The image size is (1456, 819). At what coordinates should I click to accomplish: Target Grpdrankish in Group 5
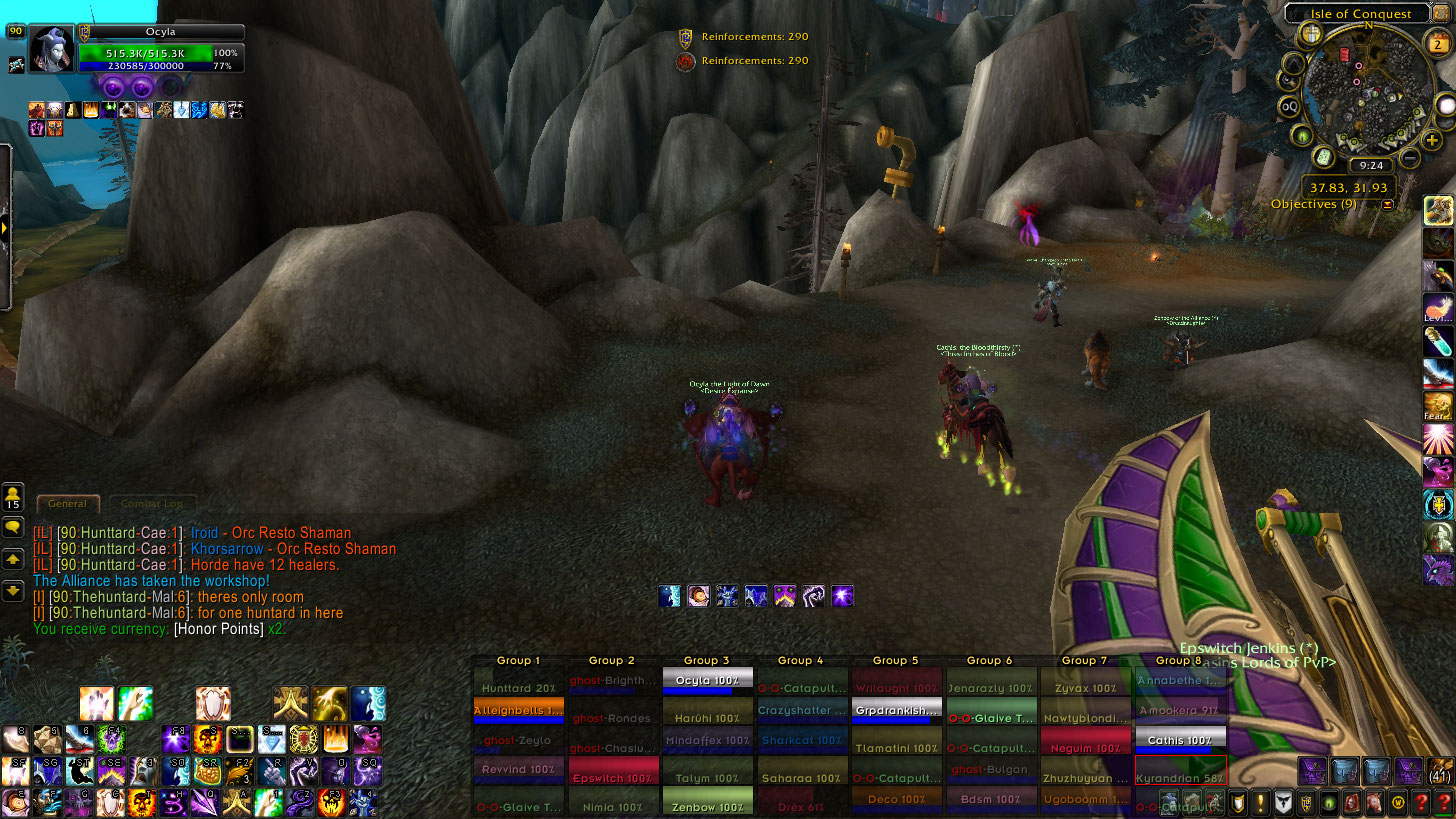pos(895,711)
